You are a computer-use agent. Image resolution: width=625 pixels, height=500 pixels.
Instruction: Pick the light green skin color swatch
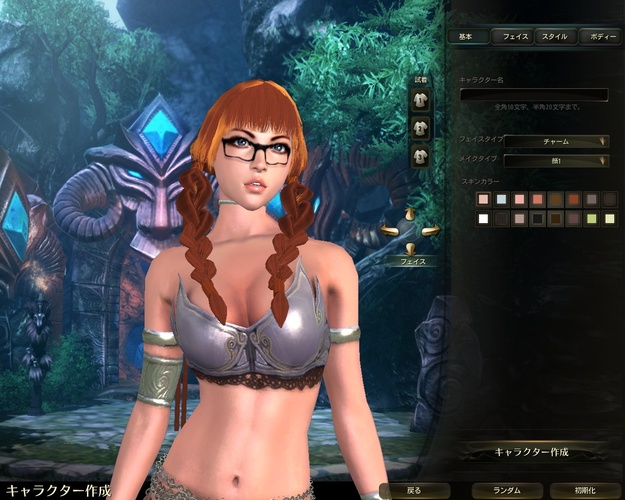[592, 218]
